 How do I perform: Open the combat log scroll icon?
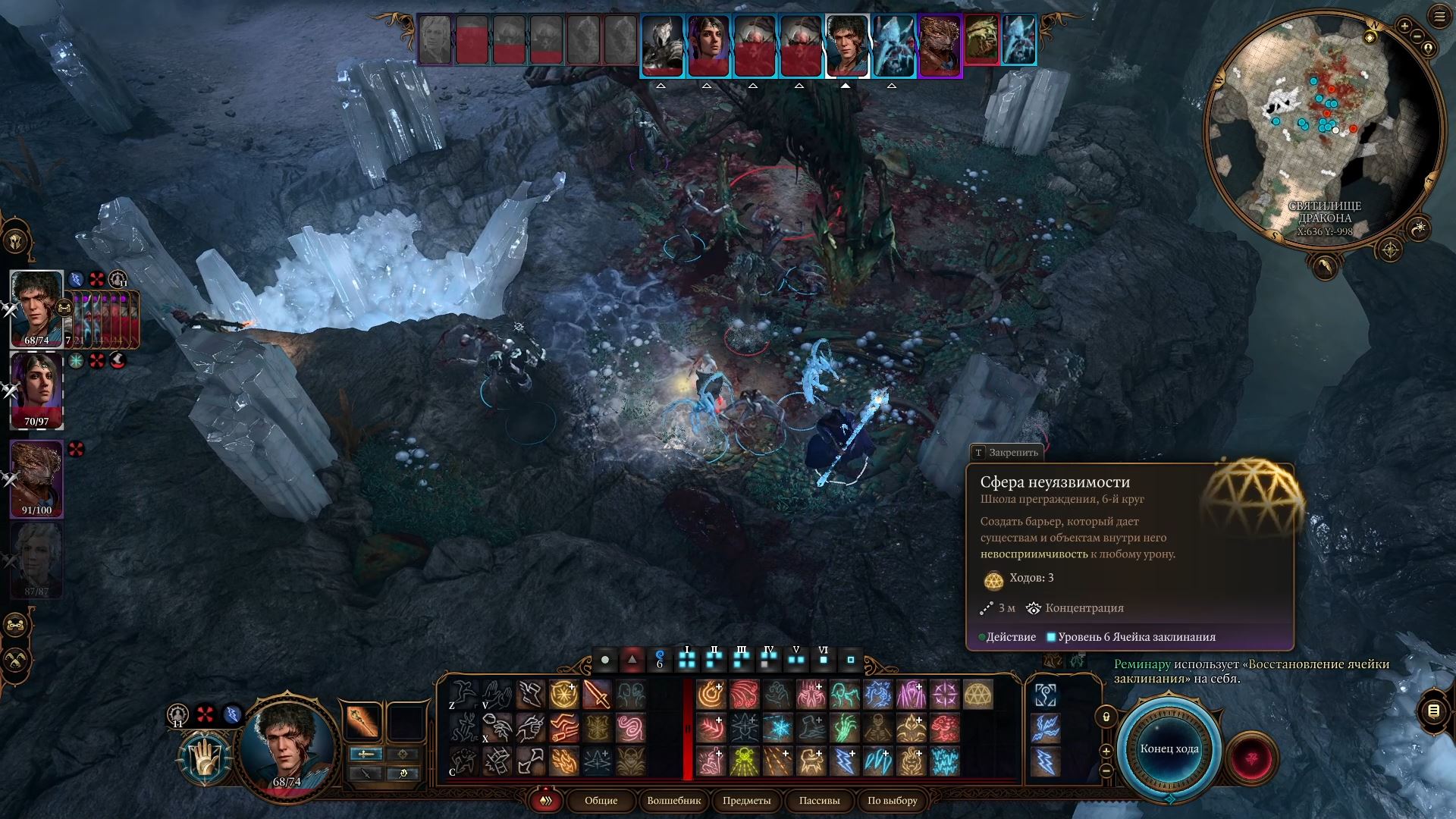(1433, 711)
